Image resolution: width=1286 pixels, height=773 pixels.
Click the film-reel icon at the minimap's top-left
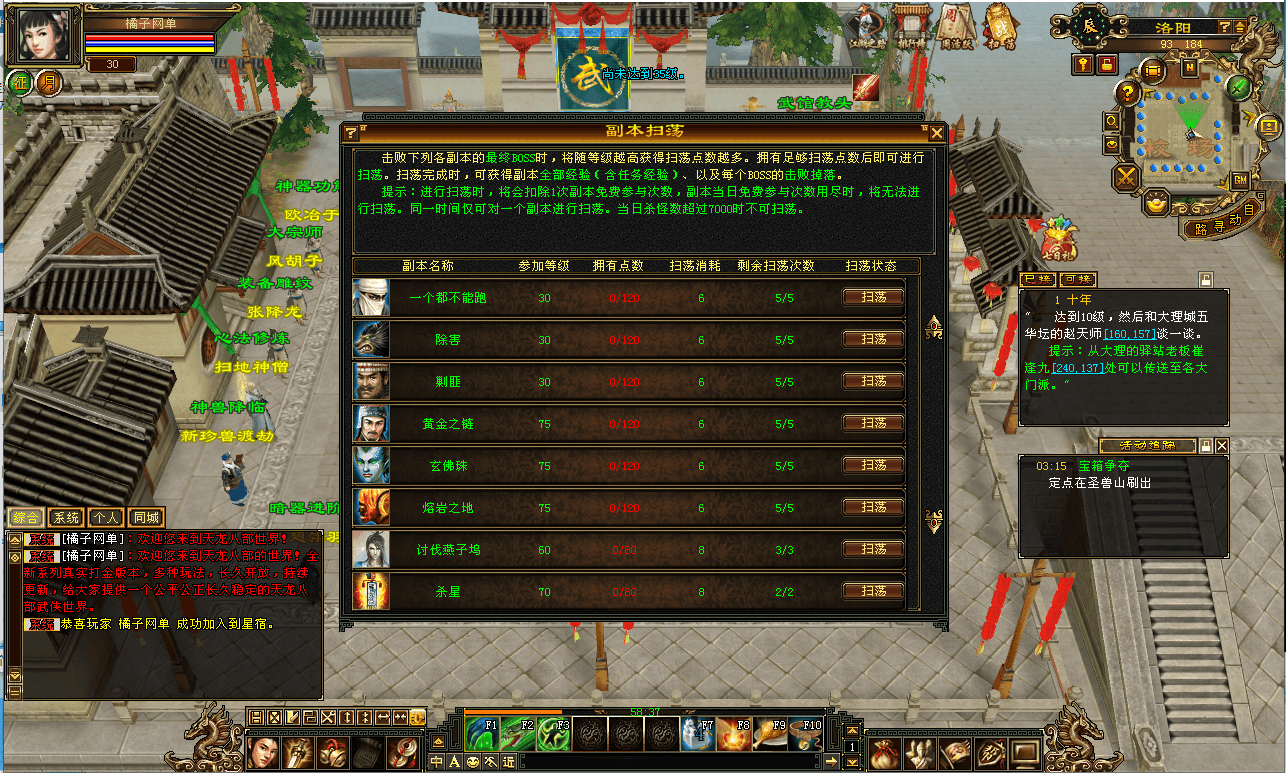pos(1153,70)
